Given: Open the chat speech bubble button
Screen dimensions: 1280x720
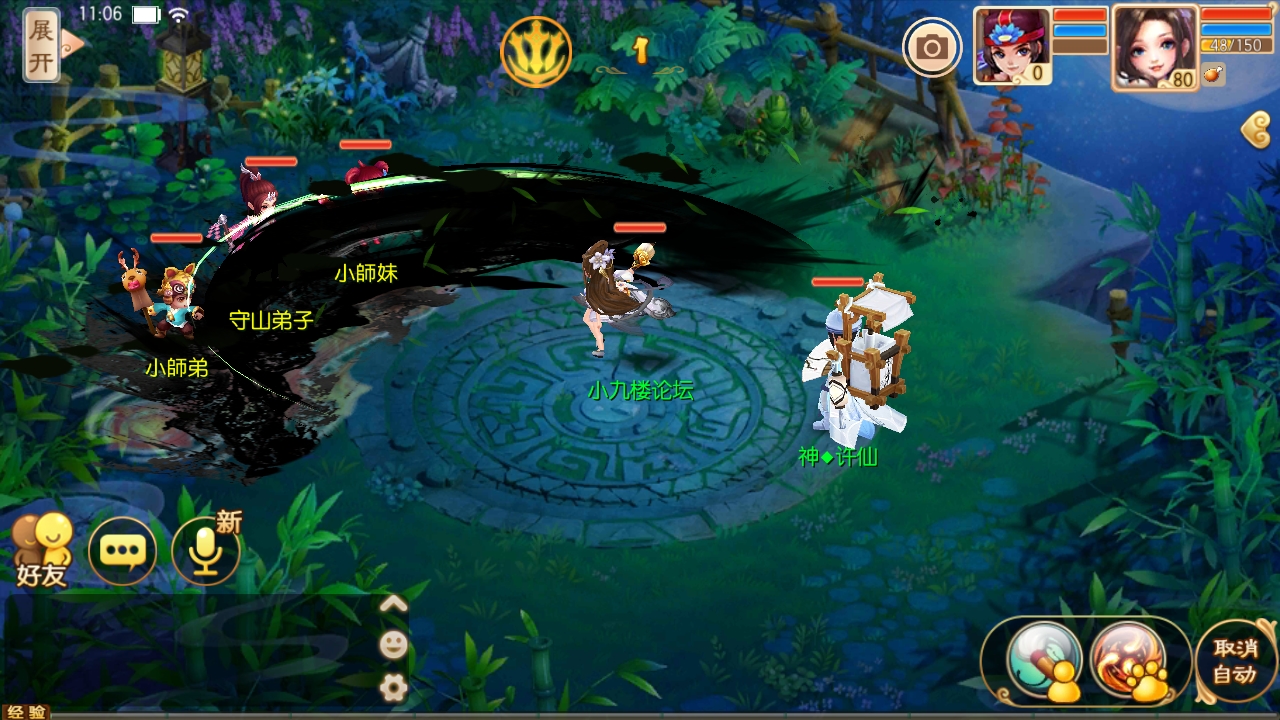Looking at the screenshot, I should (x=122, y=550).
